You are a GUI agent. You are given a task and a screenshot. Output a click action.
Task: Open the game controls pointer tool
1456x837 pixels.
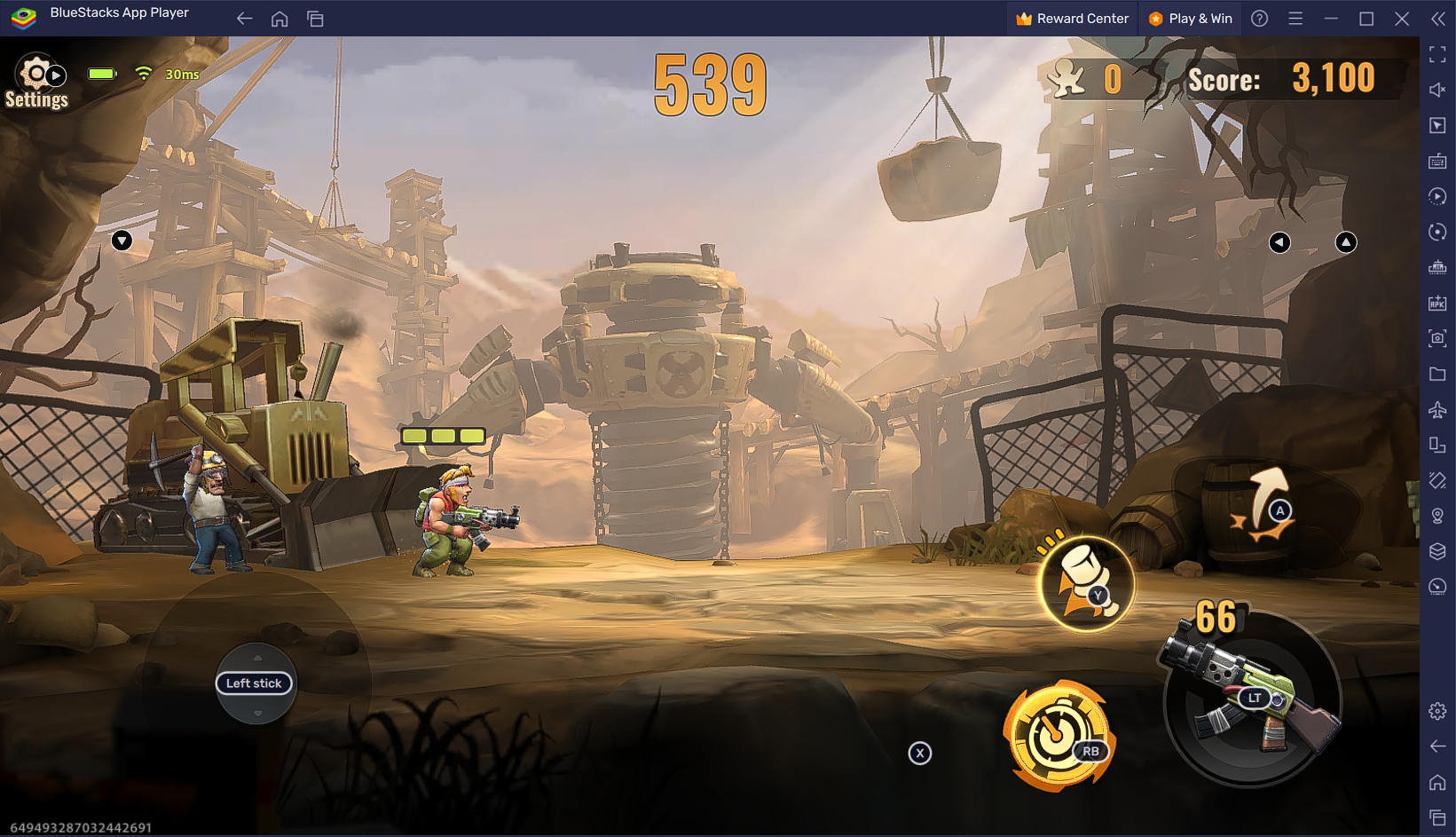tap(1437, 125)
